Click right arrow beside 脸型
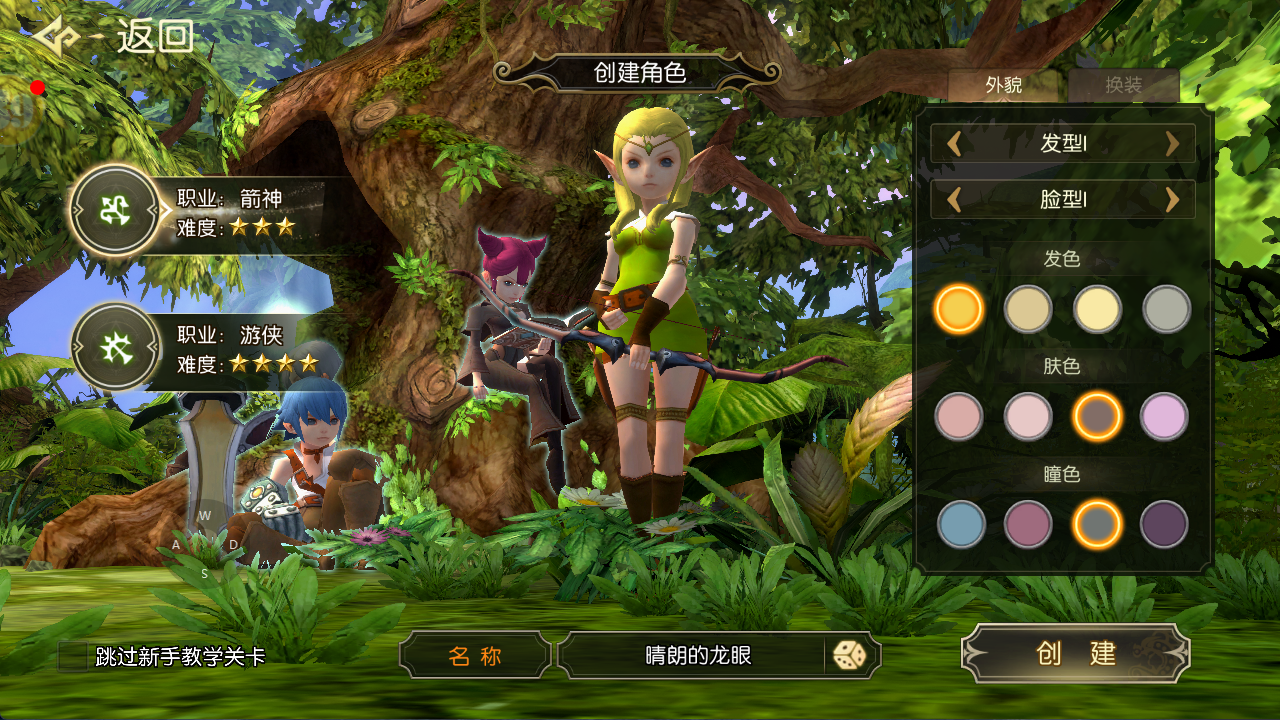1280x720 pixels. (1172, 200)
